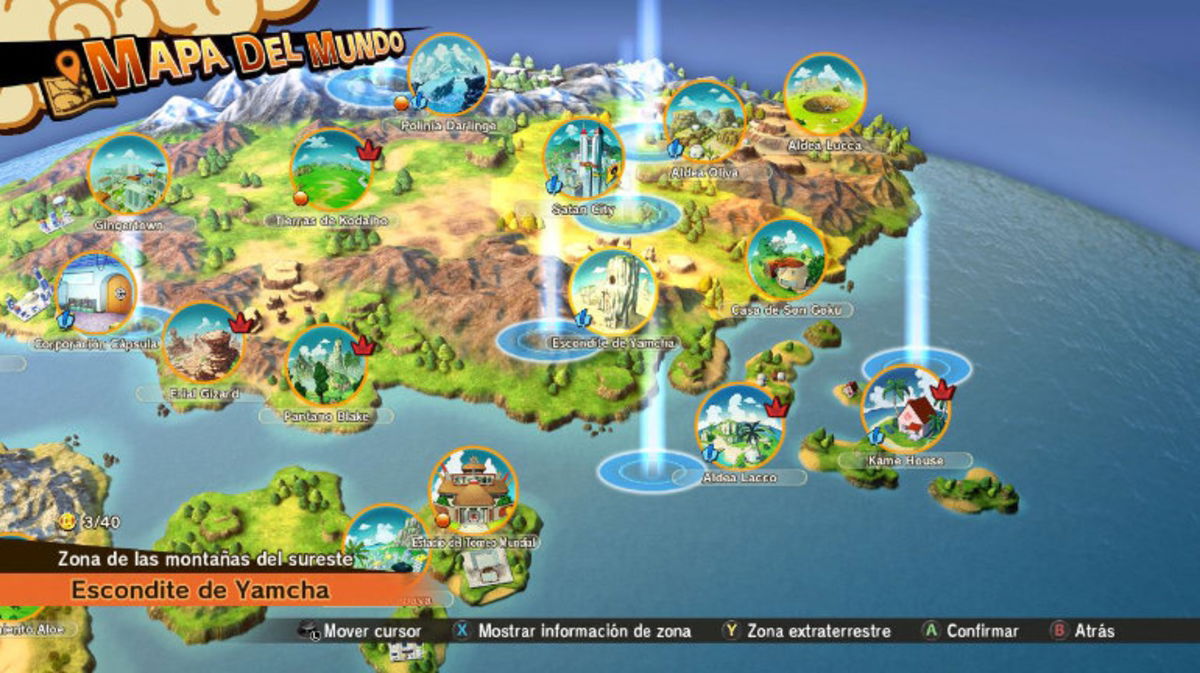Click the Escondite de Yamcha location
This screenshot has width=1200, height=673.
pos(612,292)
